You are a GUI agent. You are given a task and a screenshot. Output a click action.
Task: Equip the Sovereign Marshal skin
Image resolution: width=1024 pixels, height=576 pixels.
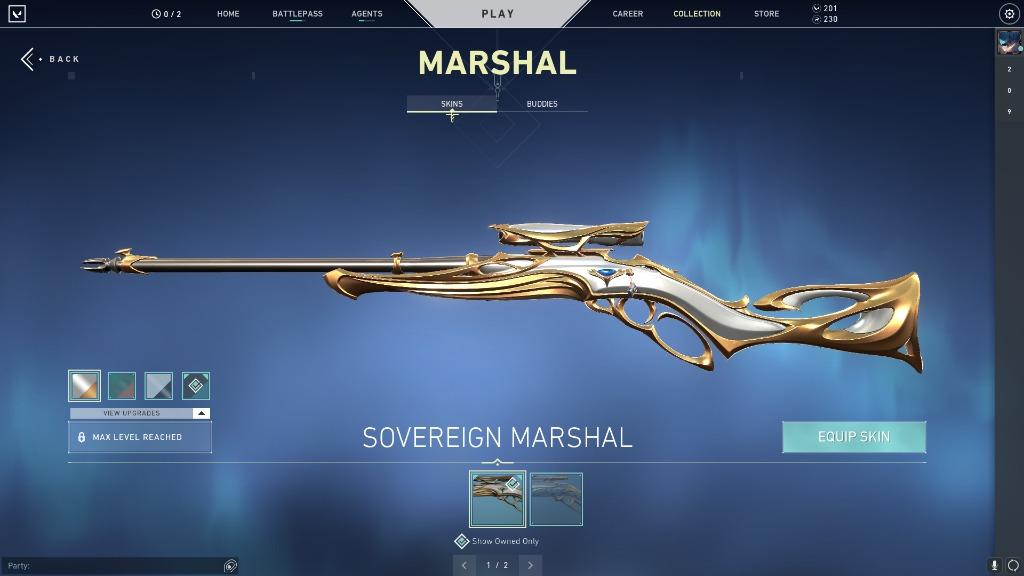point(853,437)
